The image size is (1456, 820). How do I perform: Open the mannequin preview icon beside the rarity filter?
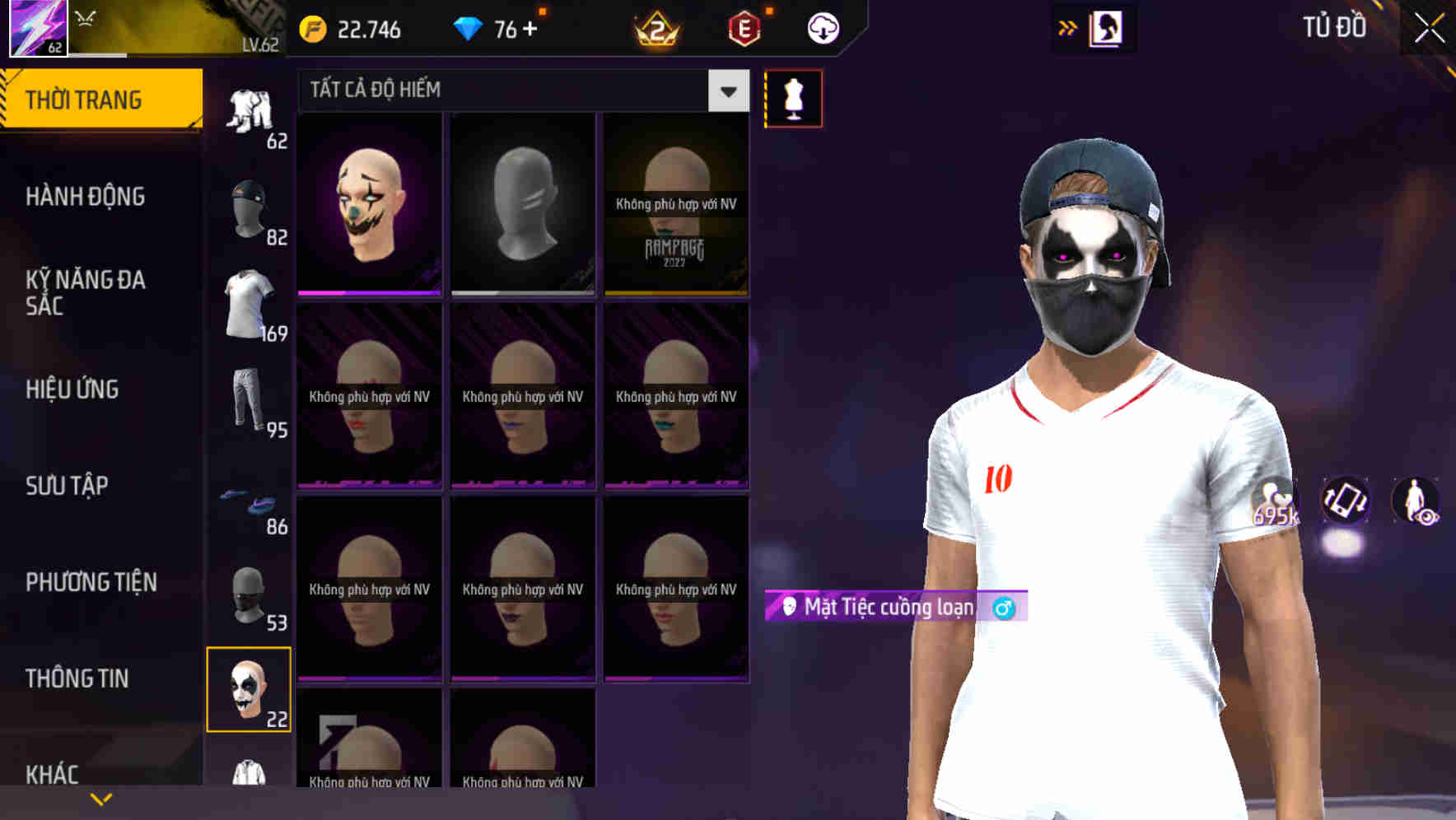pos(793,97)
